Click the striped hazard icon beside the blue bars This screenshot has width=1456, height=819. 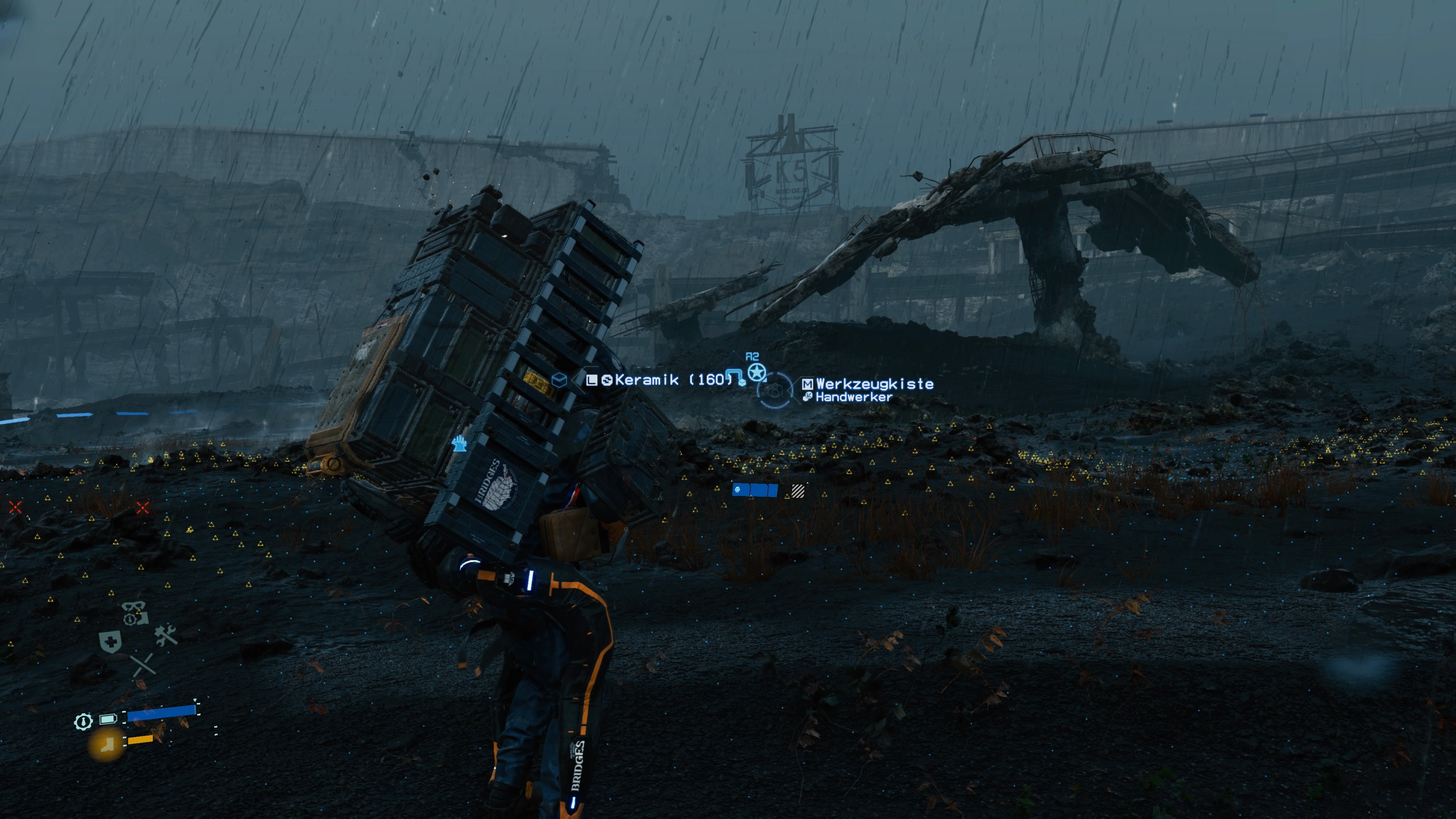point(798,491)
